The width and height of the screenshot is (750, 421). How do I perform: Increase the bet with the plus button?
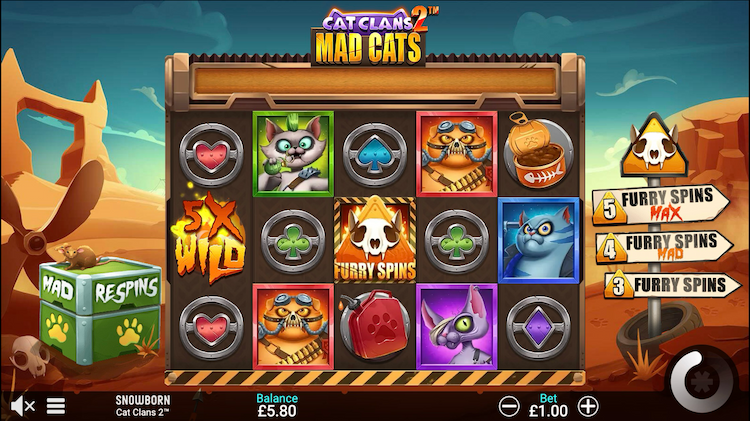[x=589, y=406]
